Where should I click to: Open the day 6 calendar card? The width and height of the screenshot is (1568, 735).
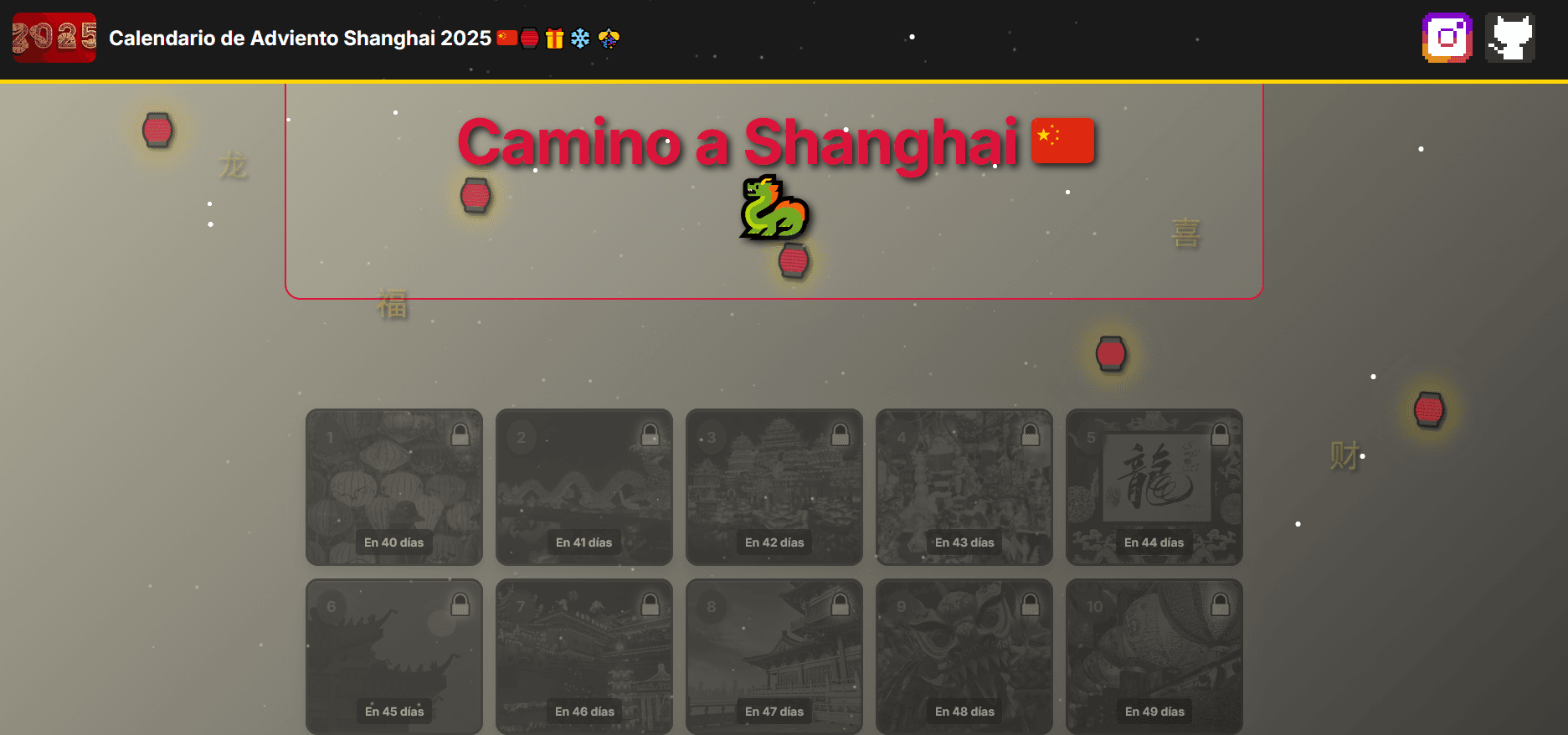pos(393,656)
